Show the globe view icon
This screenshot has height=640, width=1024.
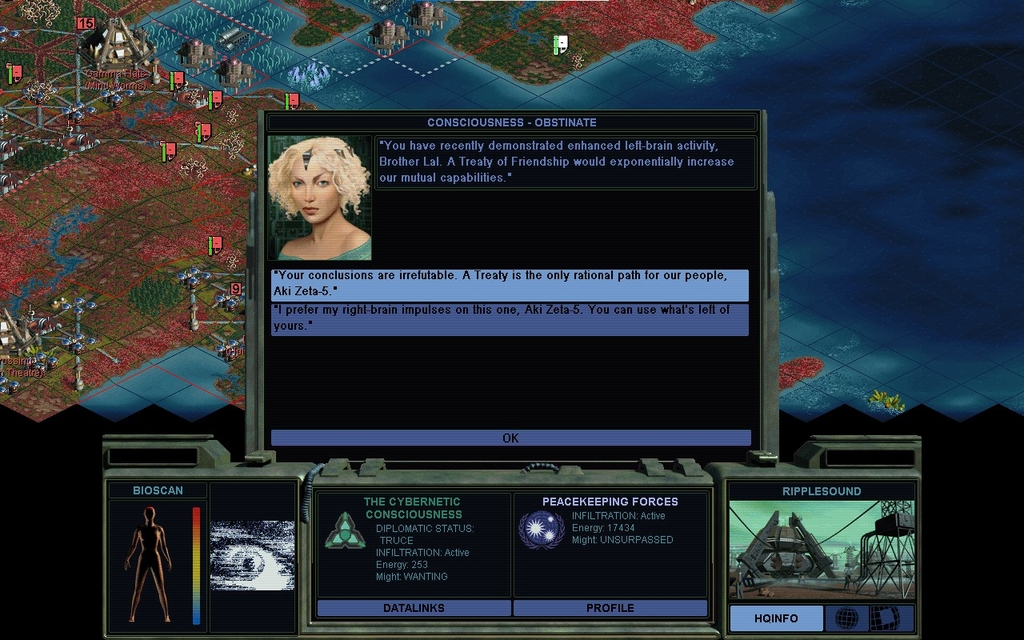coord(846,619)
